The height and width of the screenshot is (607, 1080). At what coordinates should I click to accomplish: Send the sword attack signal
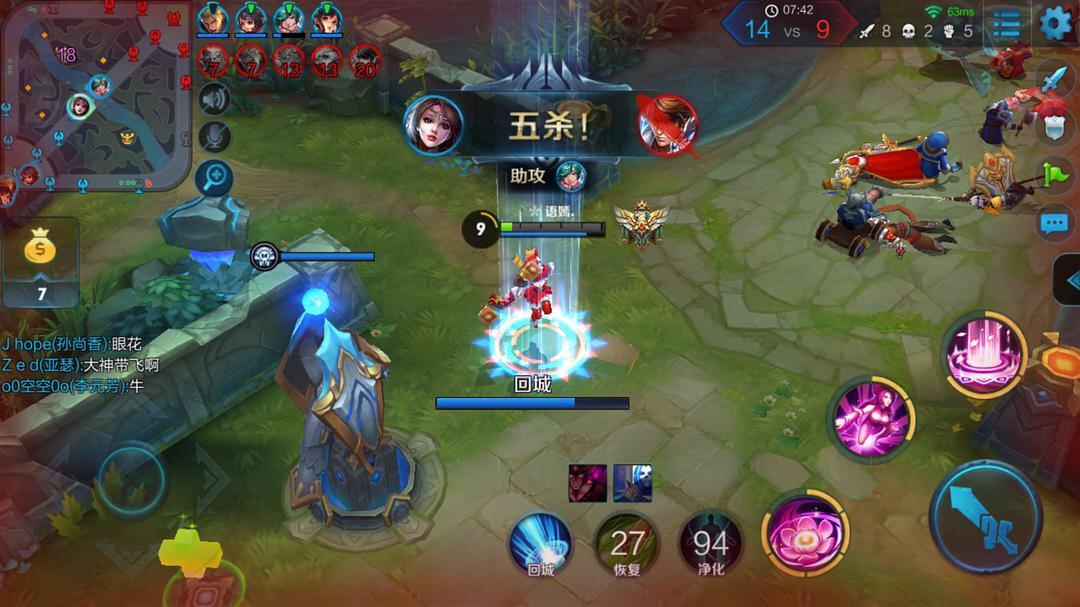(x=1055, y=79)
